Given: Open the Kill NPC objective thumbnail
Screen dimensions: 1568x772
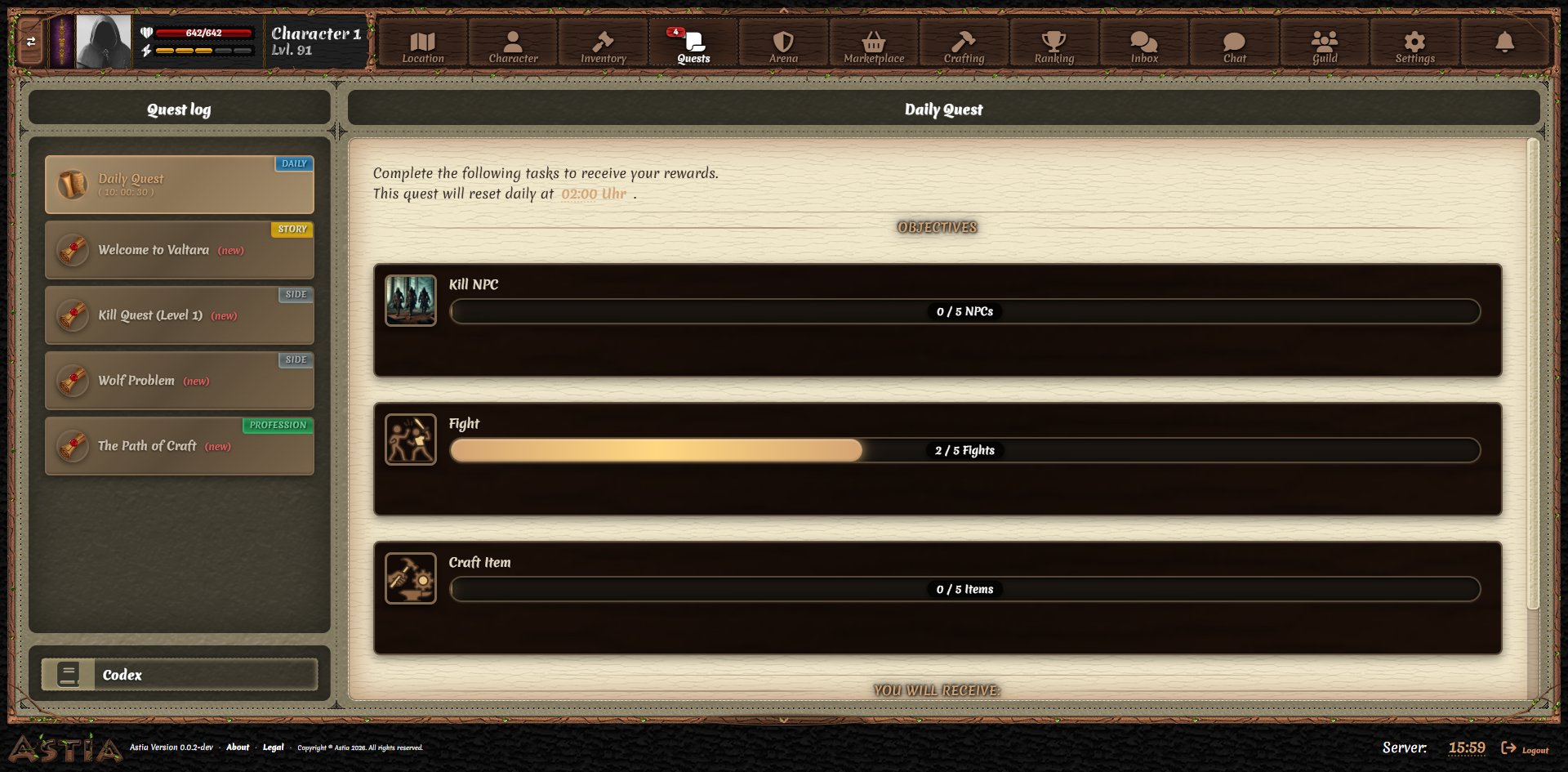Looking at the screenshot, I should [411, 301].
